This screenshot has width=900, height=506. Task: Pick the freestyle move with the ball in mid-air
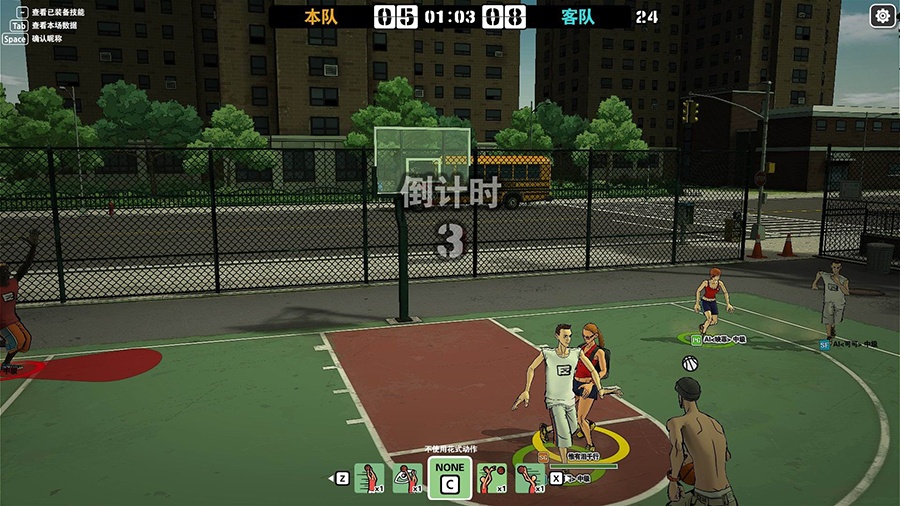click(x=491, y=479)
